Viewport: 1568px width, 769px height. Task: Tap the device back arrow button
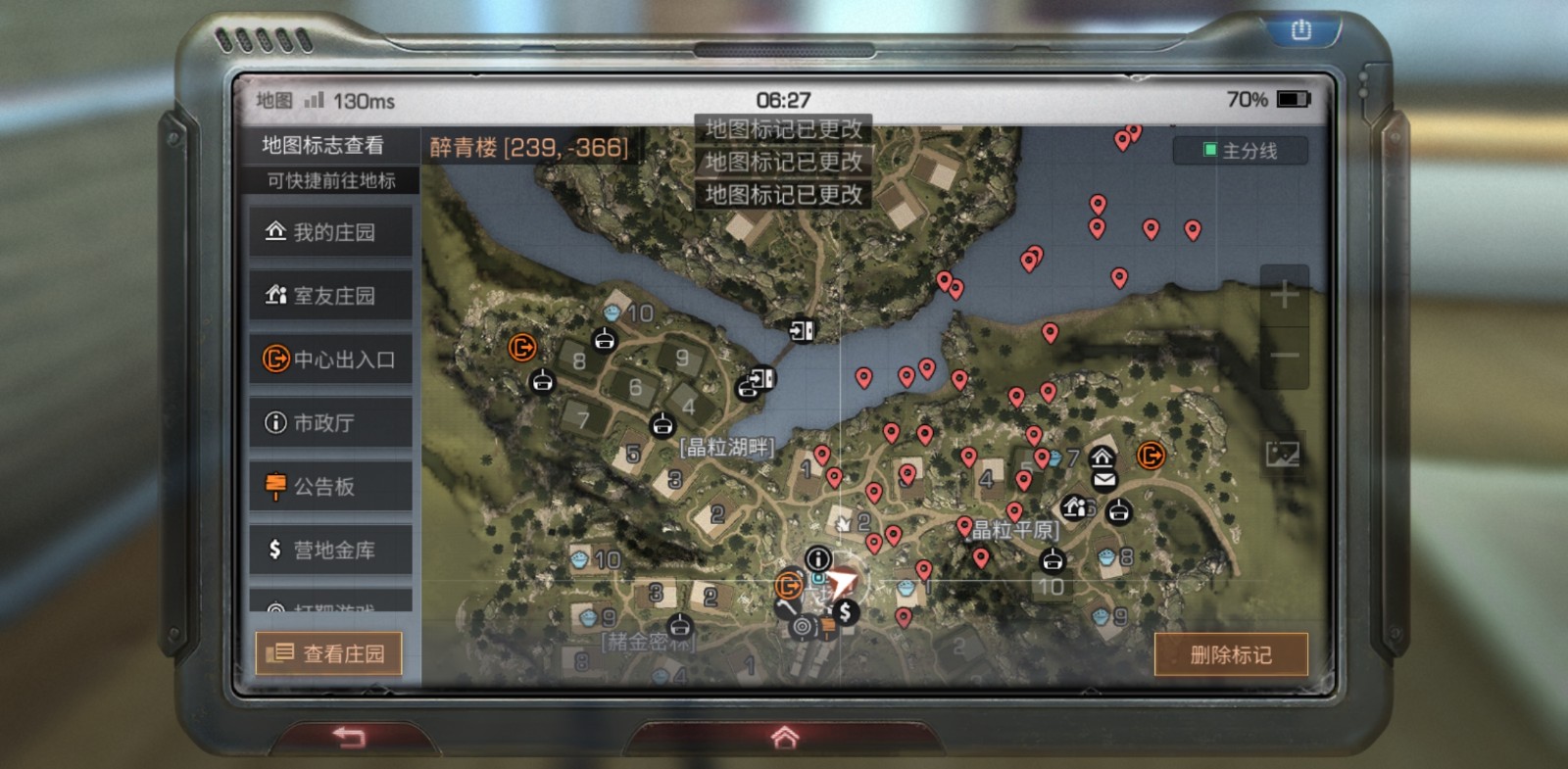pos(349,737)
